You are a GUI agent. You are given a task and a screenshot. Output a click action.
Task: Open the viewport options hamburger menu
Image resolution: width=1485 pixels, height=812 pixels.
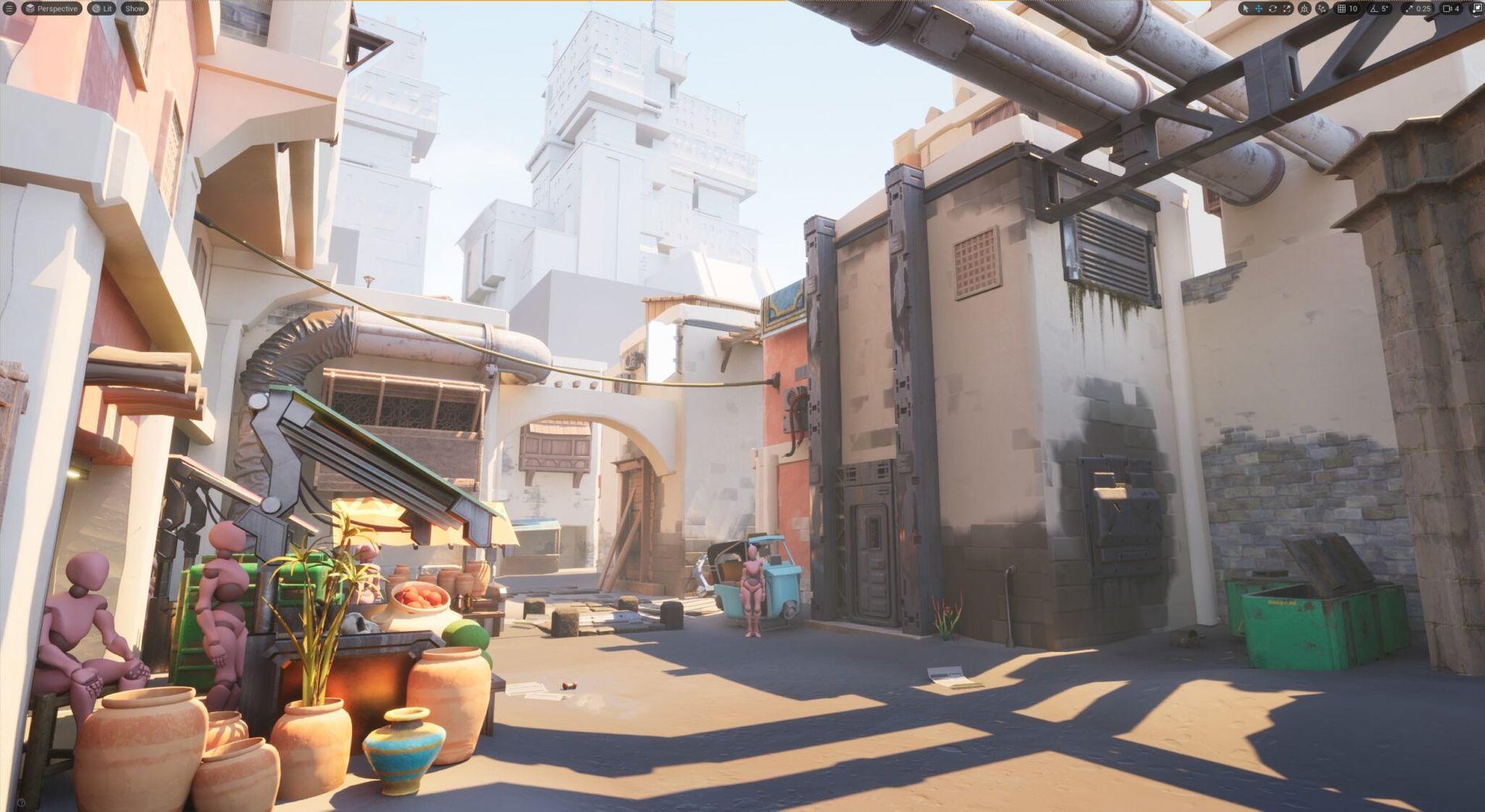click(9, 9)
